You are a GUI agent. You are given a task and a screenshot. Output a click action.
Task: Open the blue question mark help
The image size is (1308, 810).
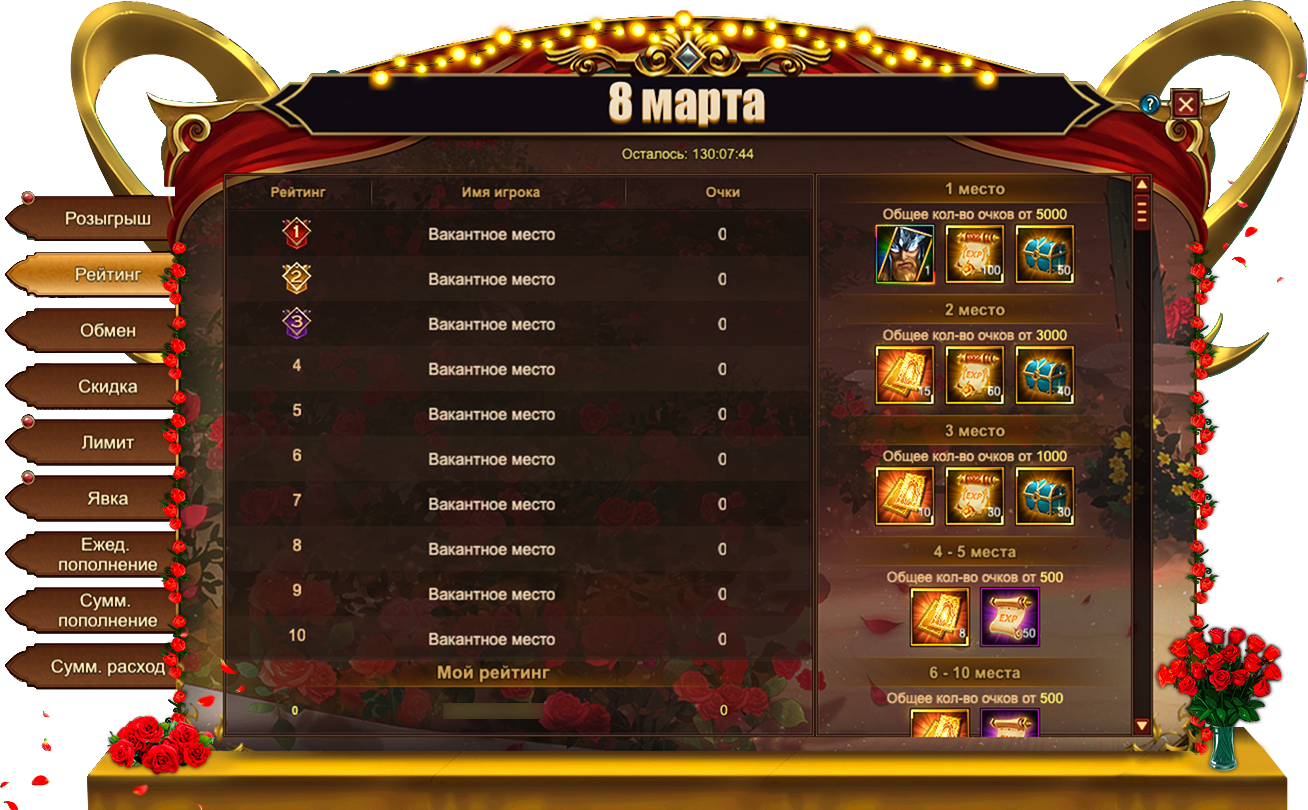(x=1150, y=104)
